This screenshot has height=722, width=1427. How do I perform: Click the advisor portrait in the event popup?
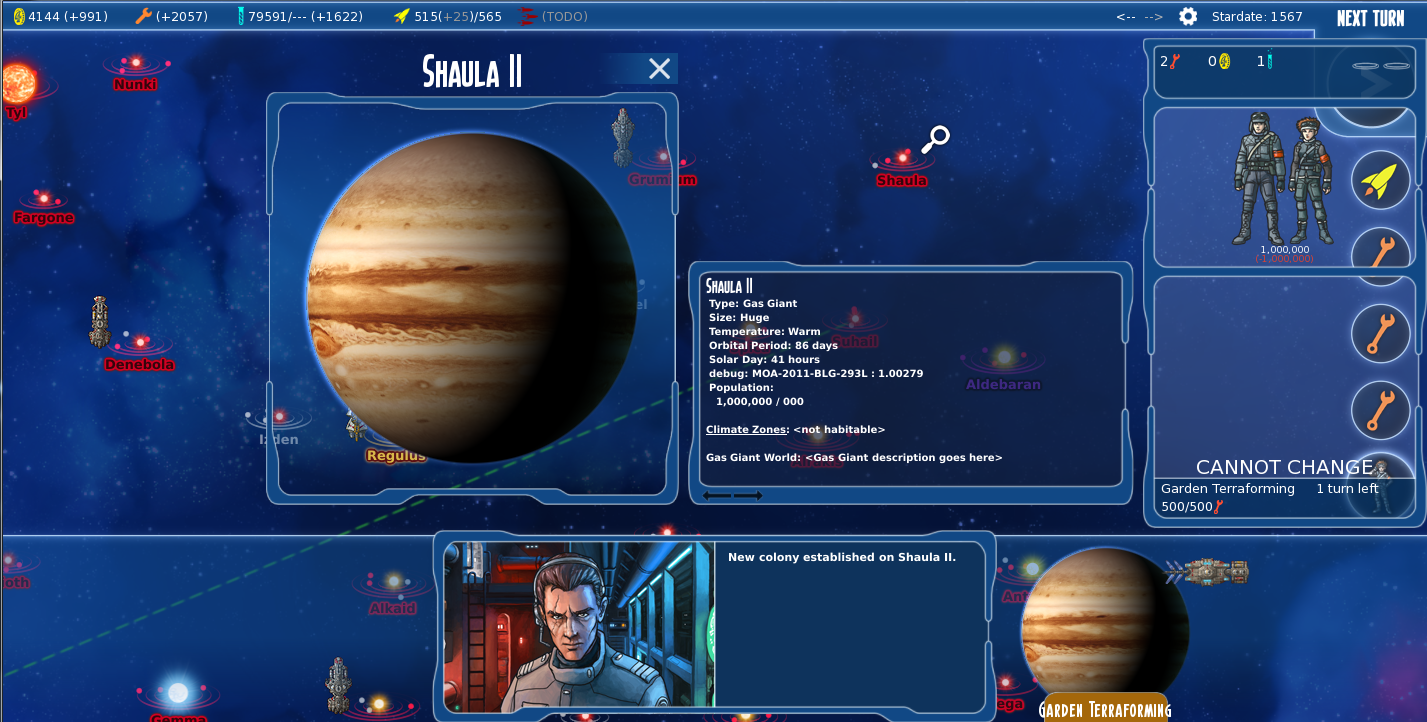point(578,624)
